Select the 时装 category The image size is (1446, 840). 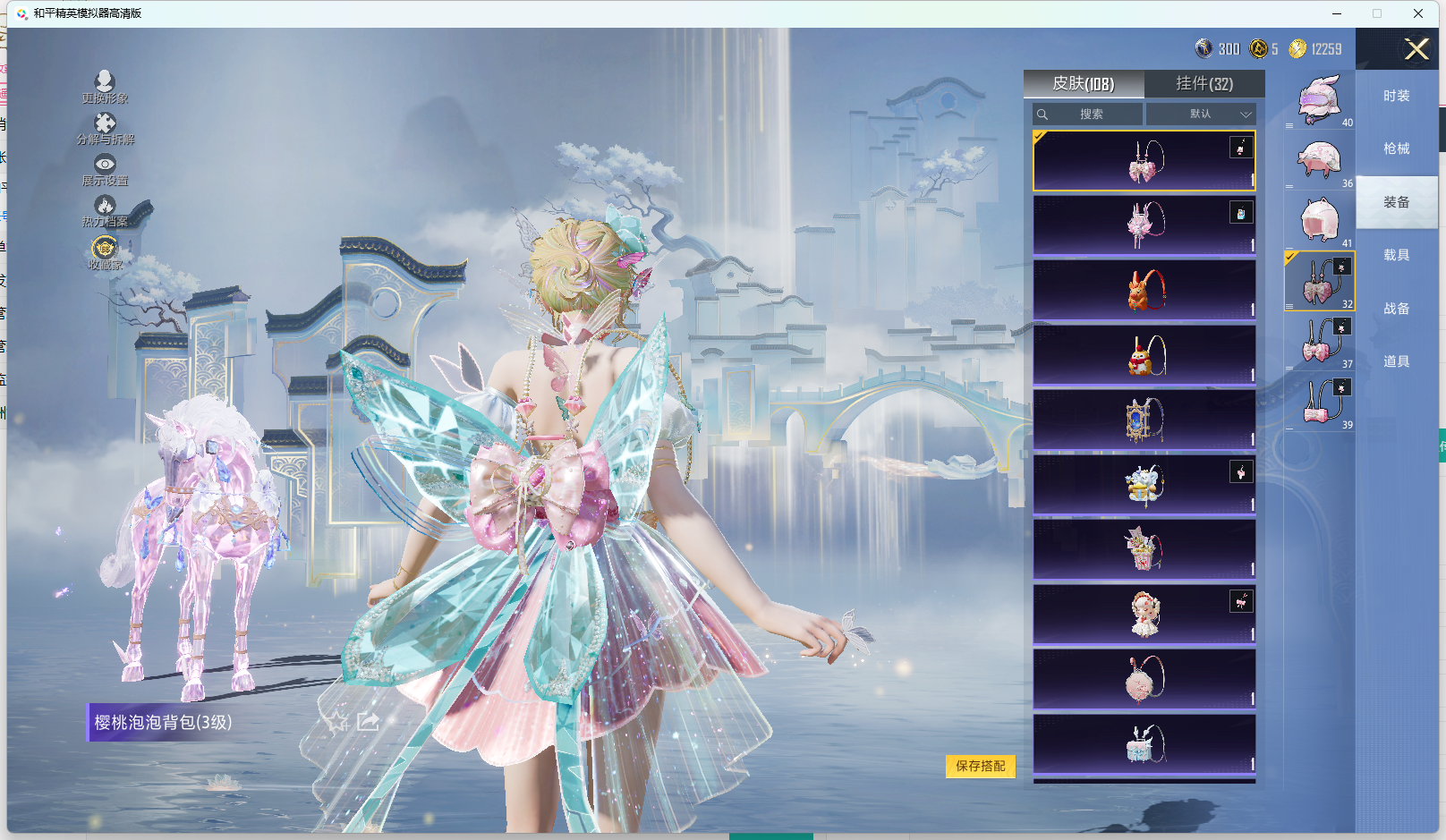pyautogui.click(x=1396, y=96)
